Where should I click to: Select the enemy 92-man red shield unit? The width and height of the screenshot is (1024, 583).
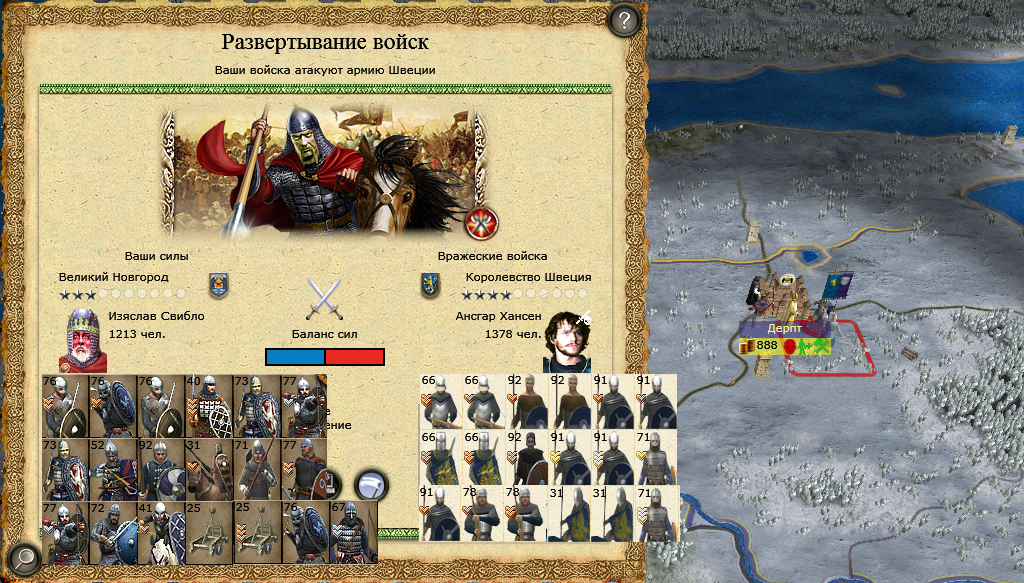click(528, 458)
